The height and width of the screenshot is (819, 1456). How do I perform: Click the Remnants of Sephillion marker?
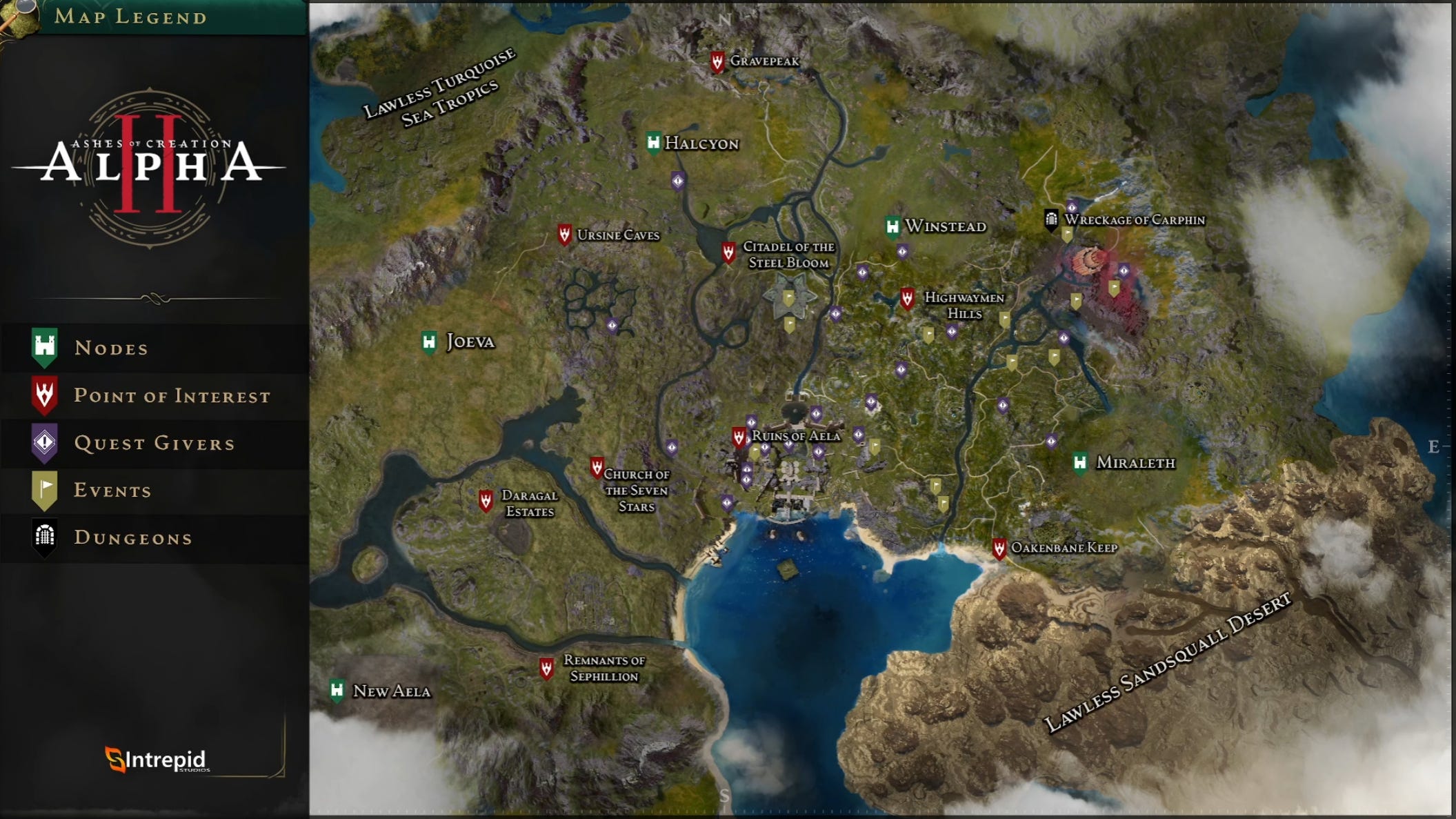click(x=546, y=667)
